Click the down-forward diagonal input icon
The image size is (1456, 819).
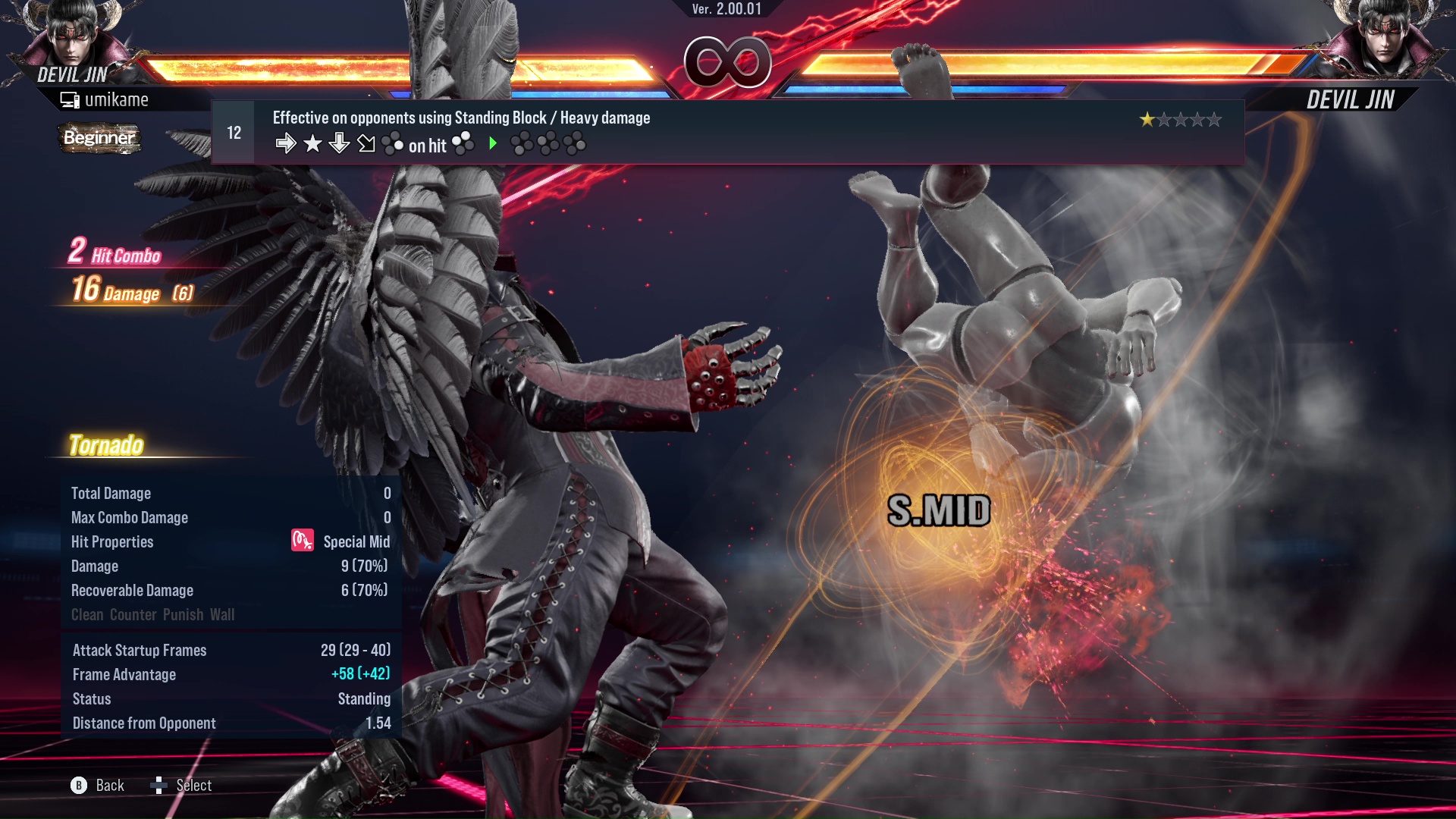point(366,143)
